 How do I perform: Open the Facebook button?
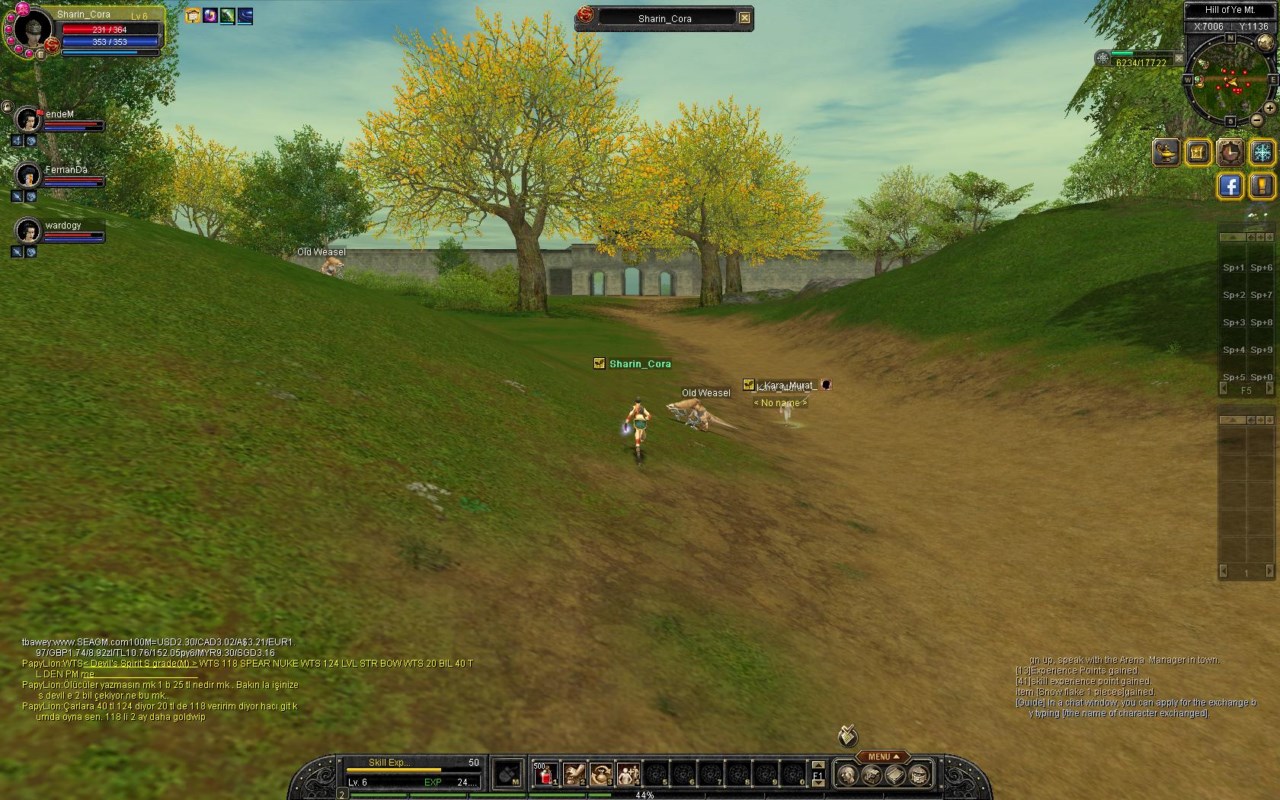1230,186
